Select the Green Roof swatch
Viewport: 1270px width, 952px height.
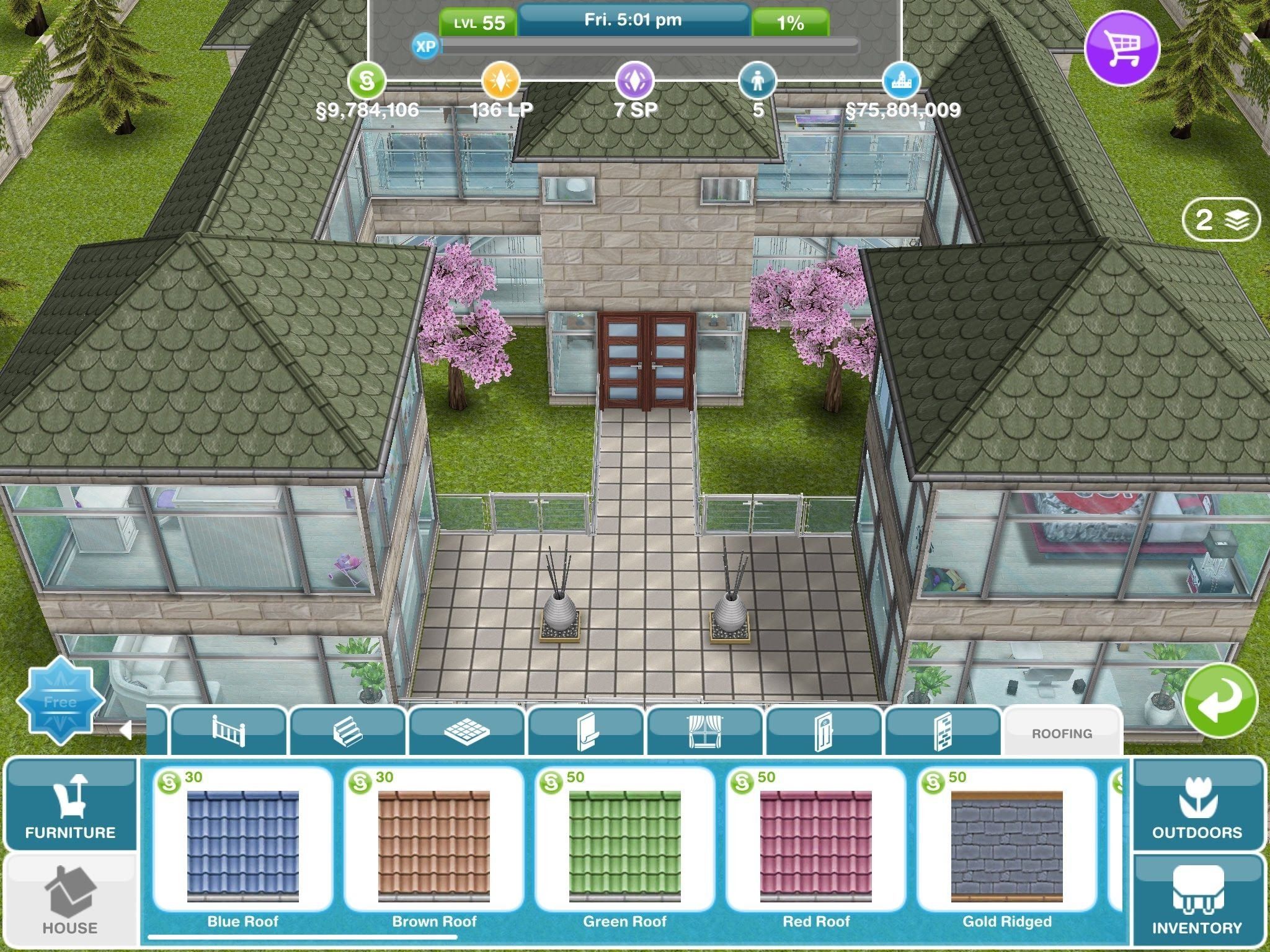click(x=624, y=847)
